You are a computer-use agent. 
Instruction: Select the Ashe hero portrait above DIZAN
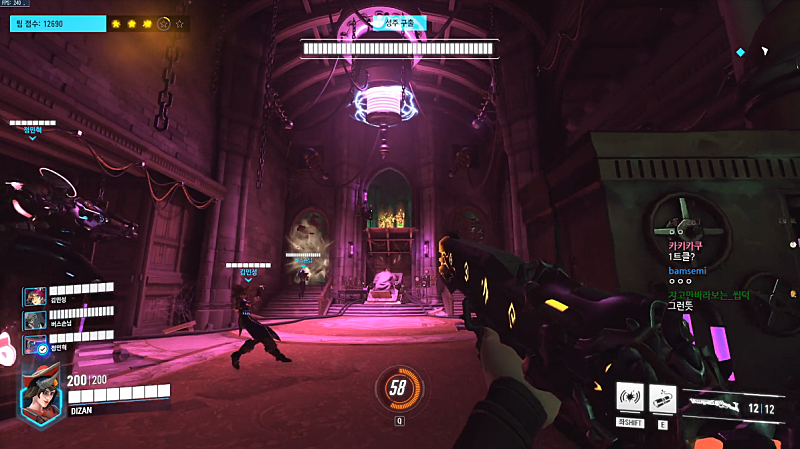click(x=42, y=389)
